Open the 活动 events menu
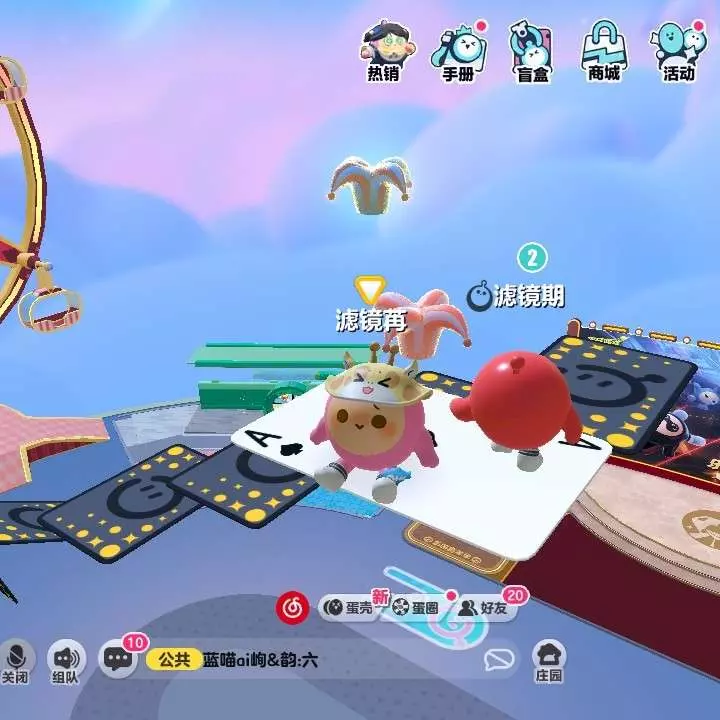Image resolution: width=720 pixels, height=720 pixels. (678, 50)
